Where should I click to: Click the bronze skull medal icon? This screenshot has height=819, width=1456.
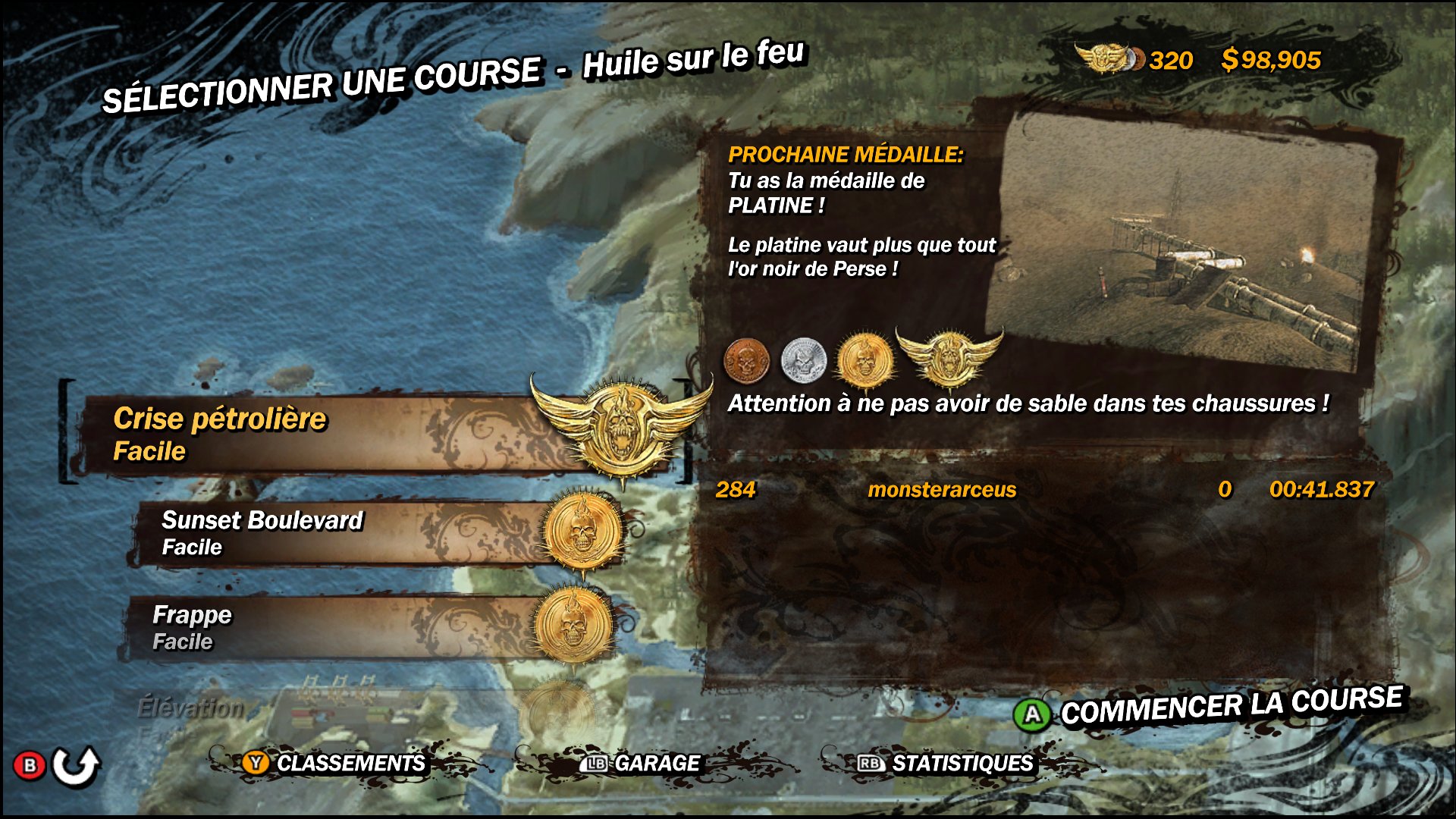[x=746, y=360]
